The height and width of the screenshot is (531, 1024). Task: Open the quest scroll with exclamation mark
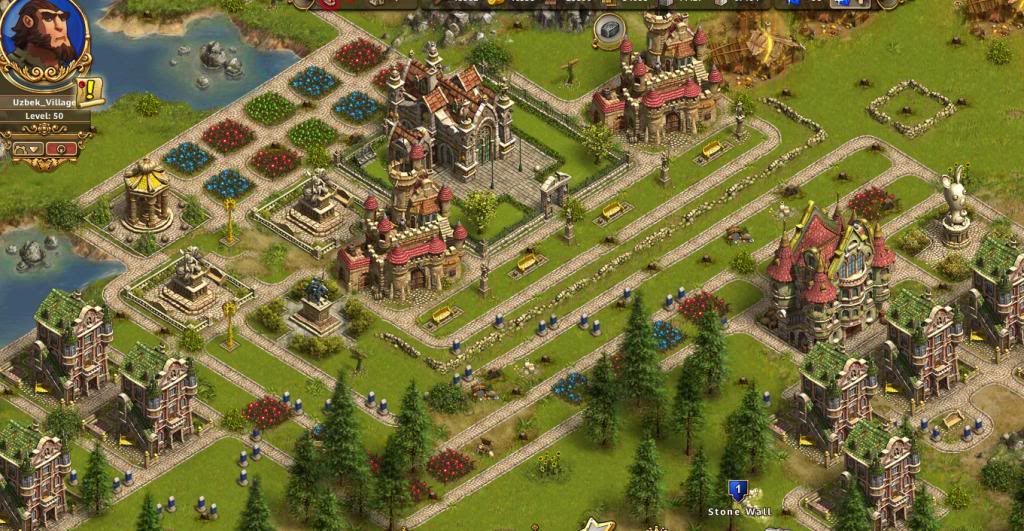(x=91, y=91)
